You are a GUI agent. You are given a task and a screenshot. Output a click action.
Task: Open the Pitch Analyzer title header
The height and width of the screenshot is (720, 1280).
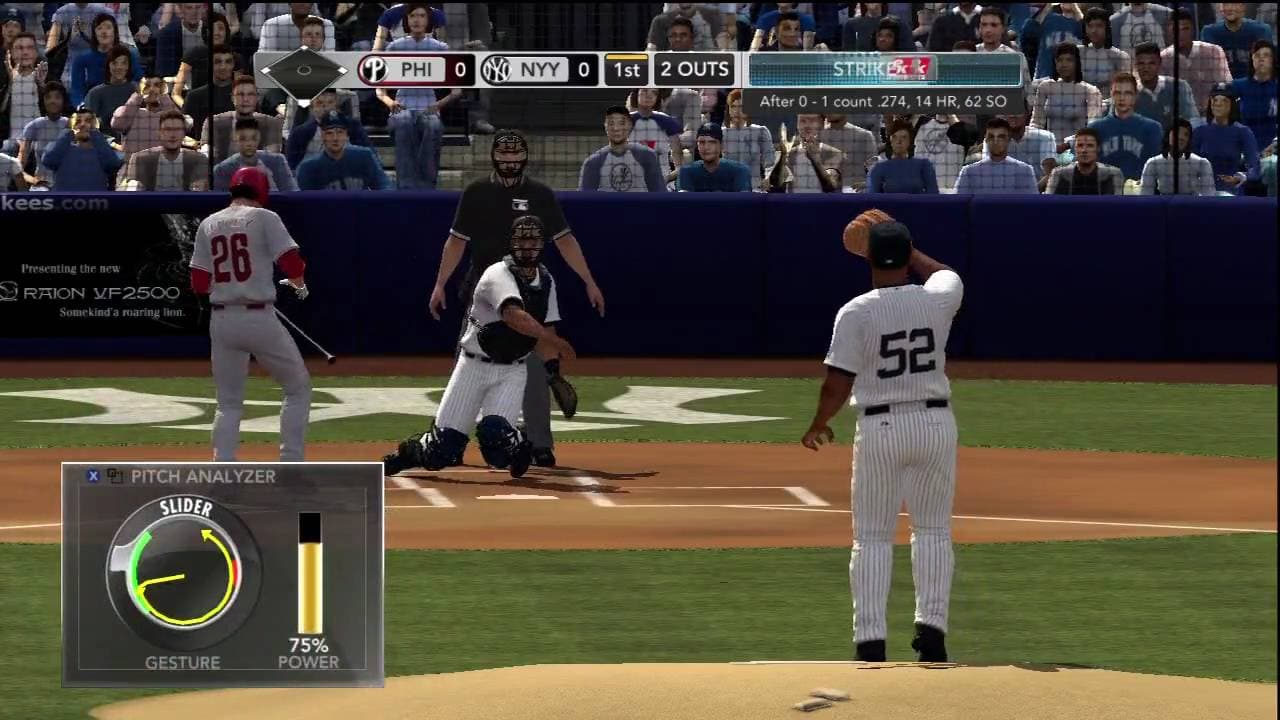coord(205,477)
